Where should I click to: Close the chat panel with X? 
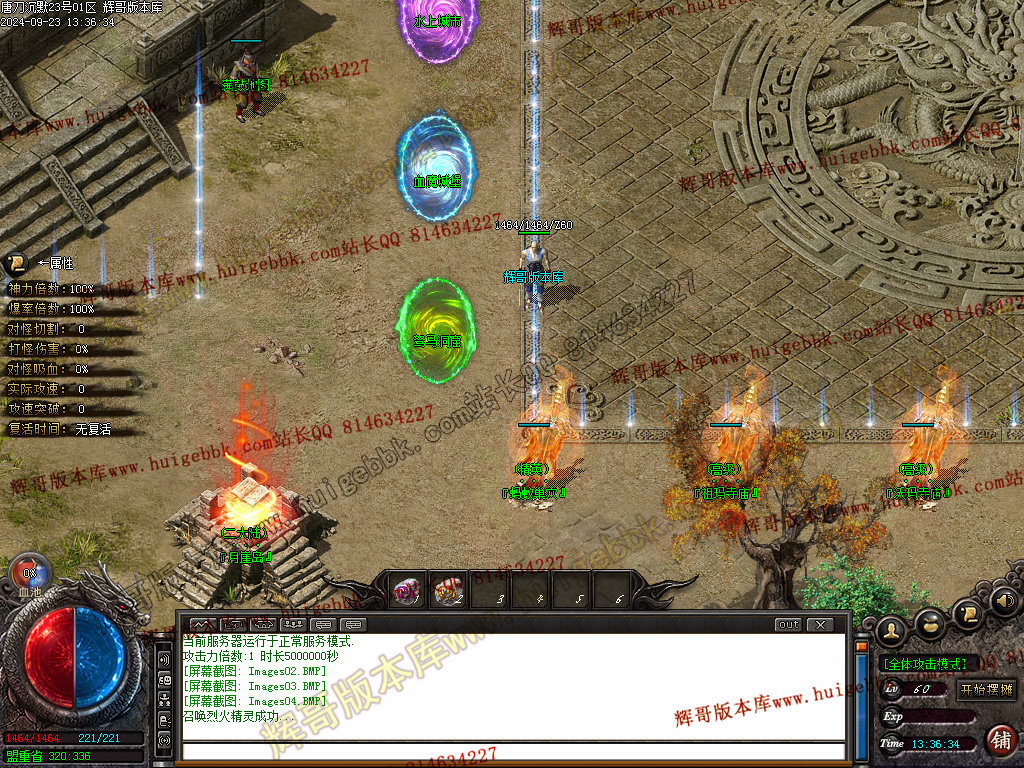click(x=820, y=625)
